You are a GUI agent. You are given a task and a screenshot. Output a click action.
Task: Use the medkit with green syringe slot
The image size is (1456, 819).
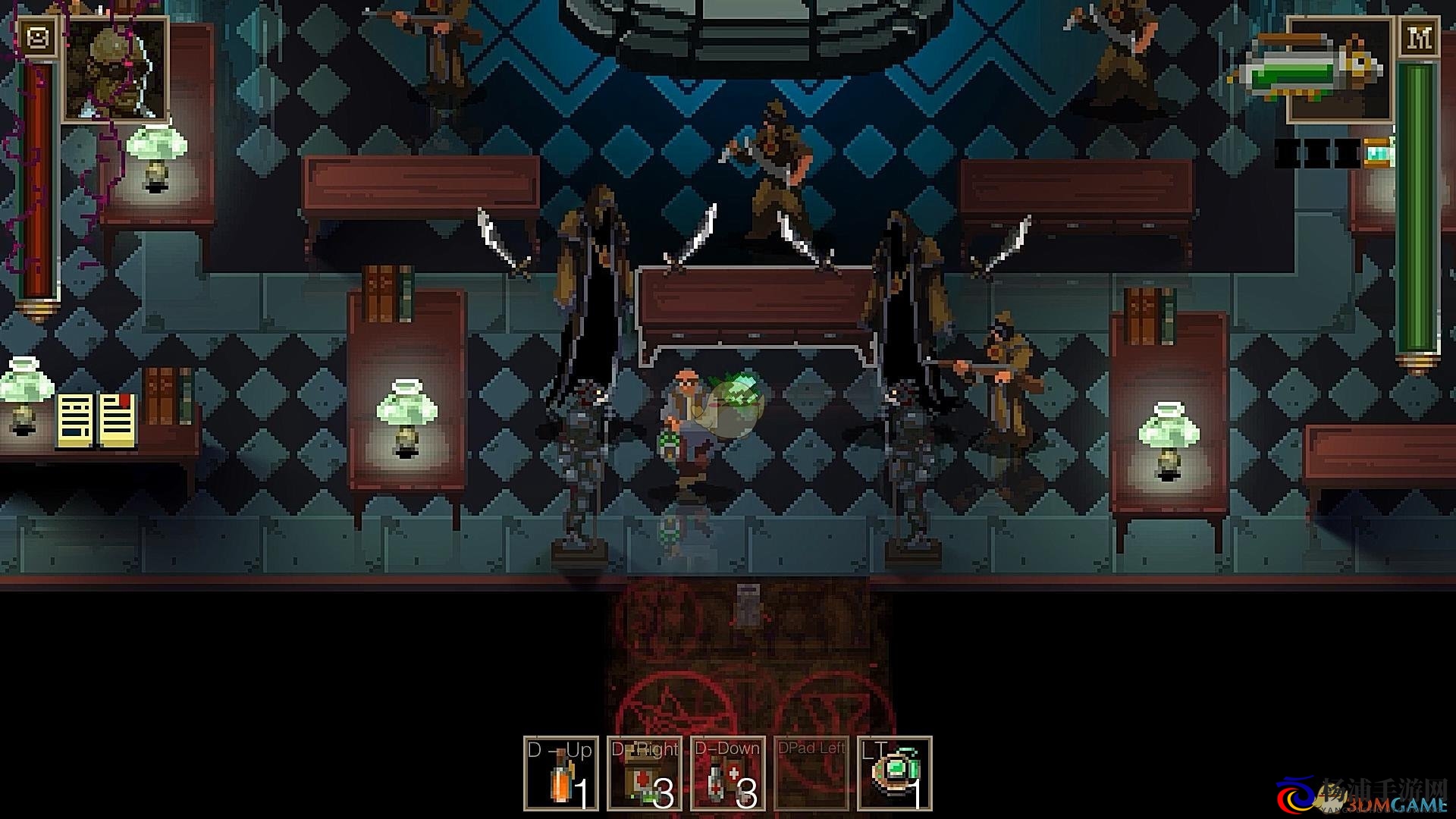click(x=645, y=773)
